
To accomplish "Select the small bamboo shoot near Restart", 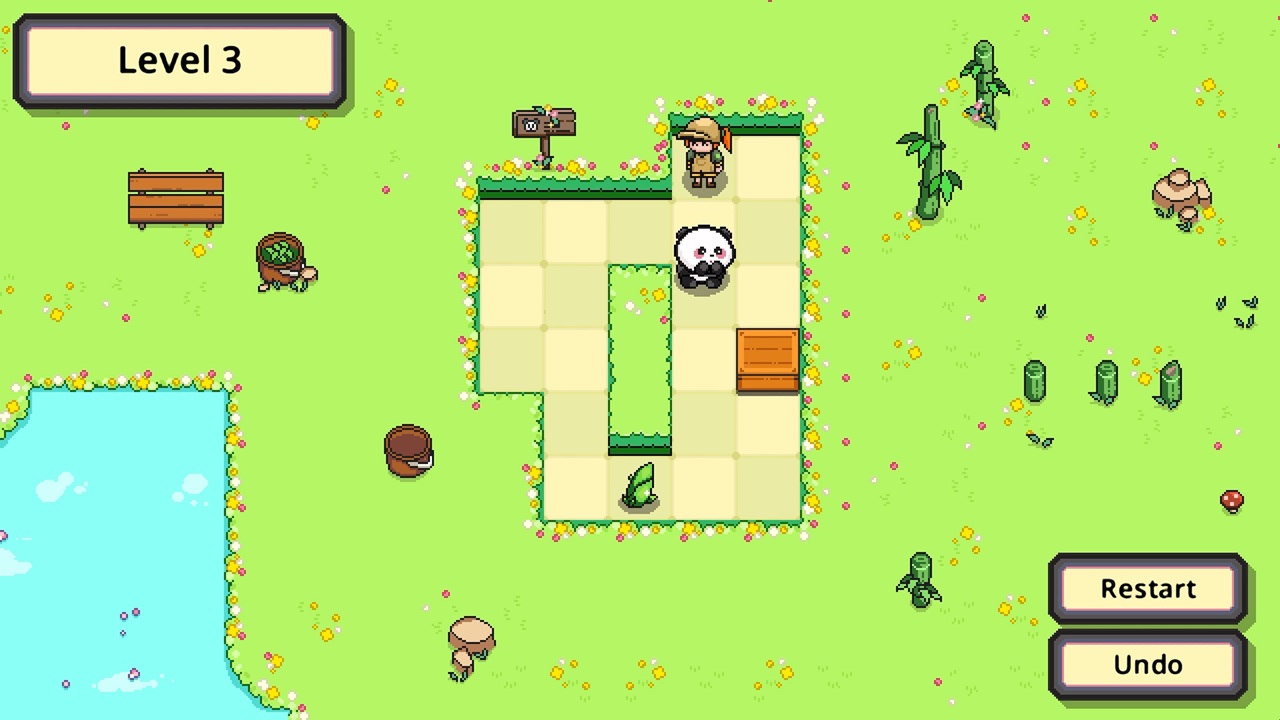I will [918, 578].
